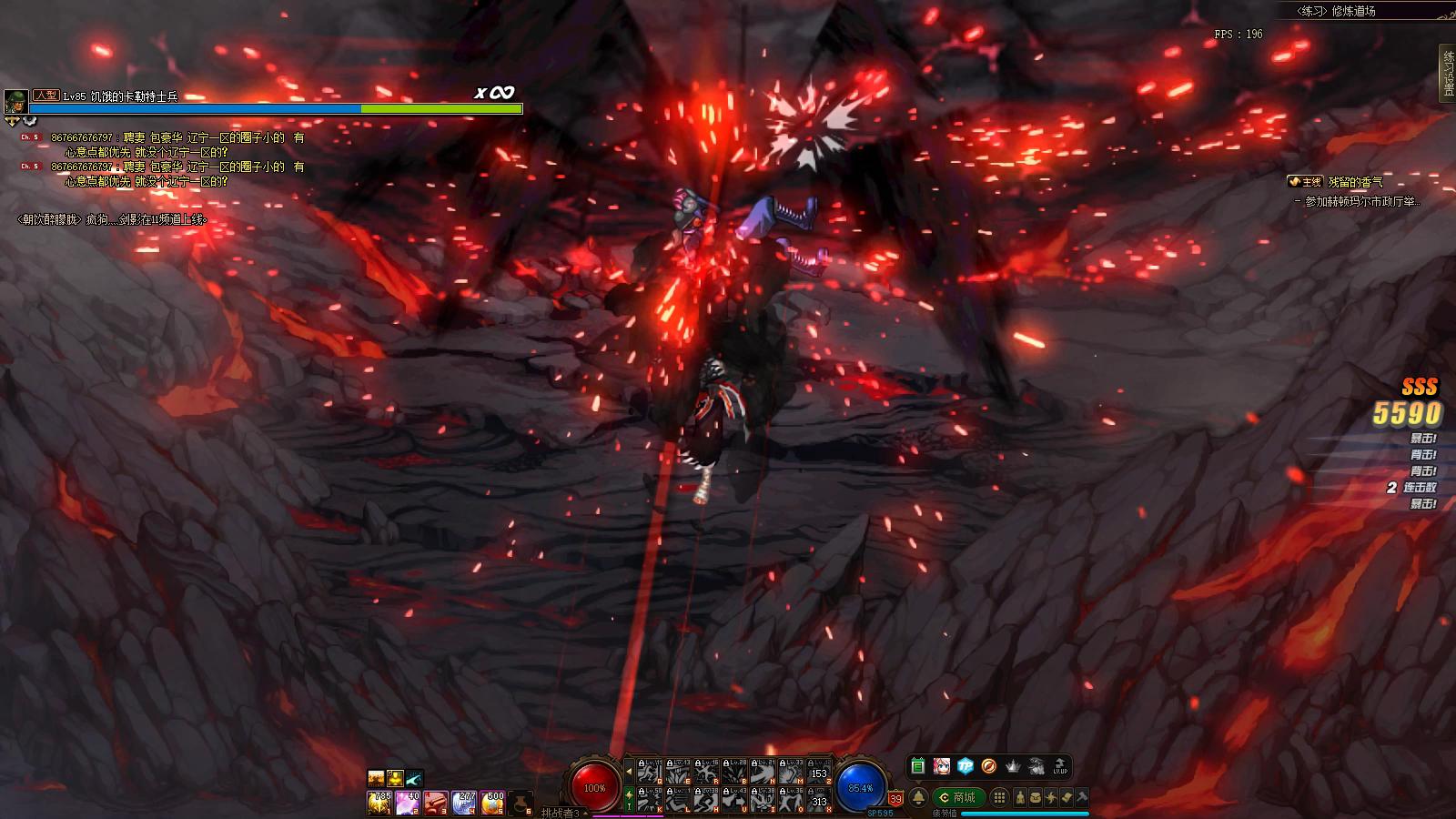Open the character info silhouette icon
1456x819 pixels.
(x=1020, y=797)
